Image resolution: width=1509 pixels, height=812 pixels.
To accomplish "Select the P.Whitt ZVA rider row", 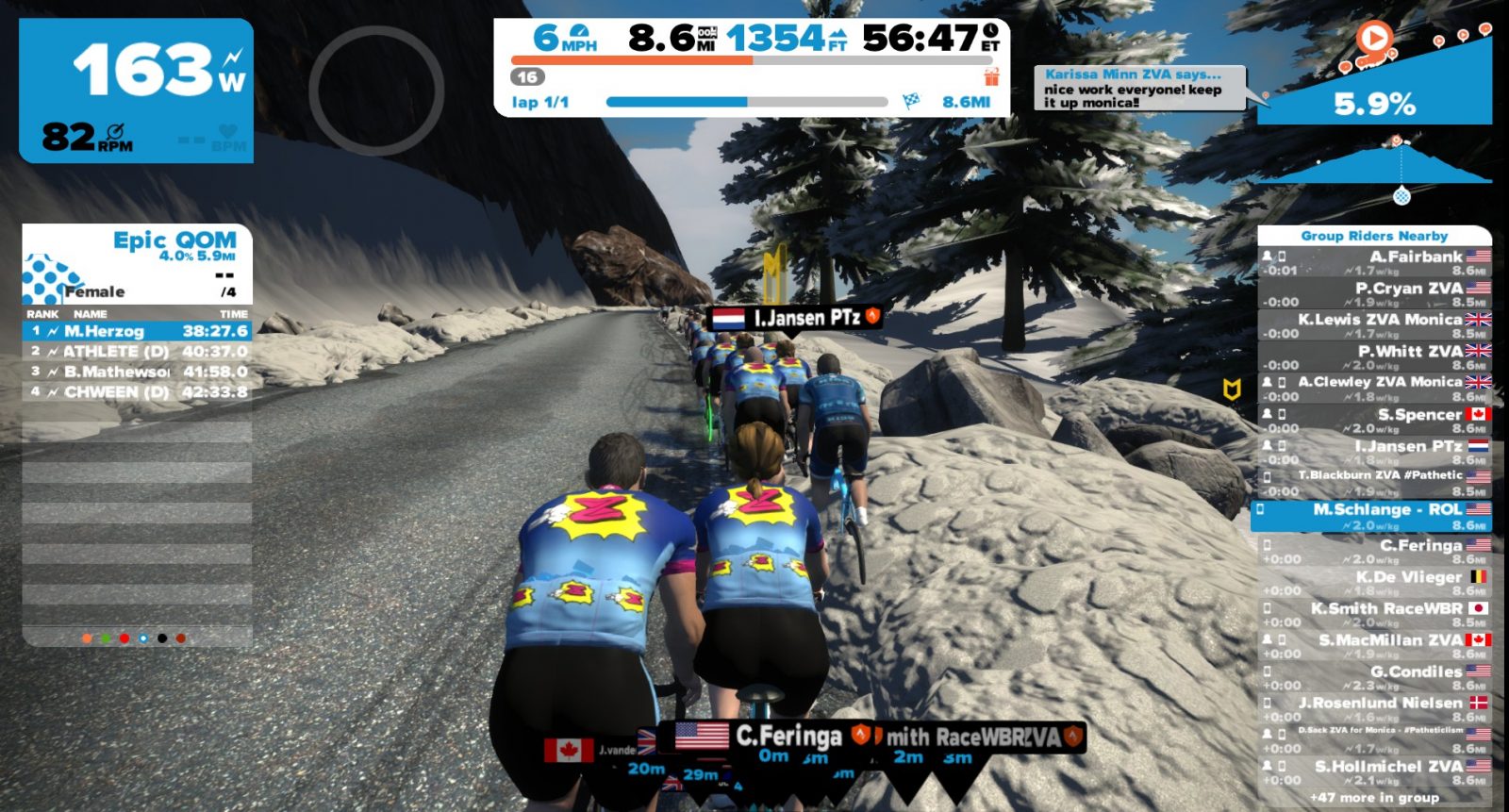I will (1375, 357).
